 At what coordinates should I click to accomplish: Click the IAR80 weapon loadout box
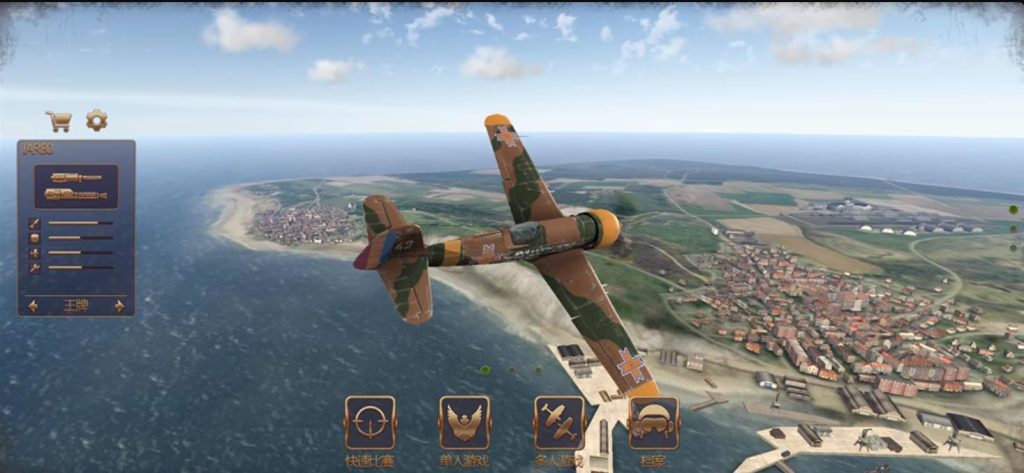click(x=76, y=186)
